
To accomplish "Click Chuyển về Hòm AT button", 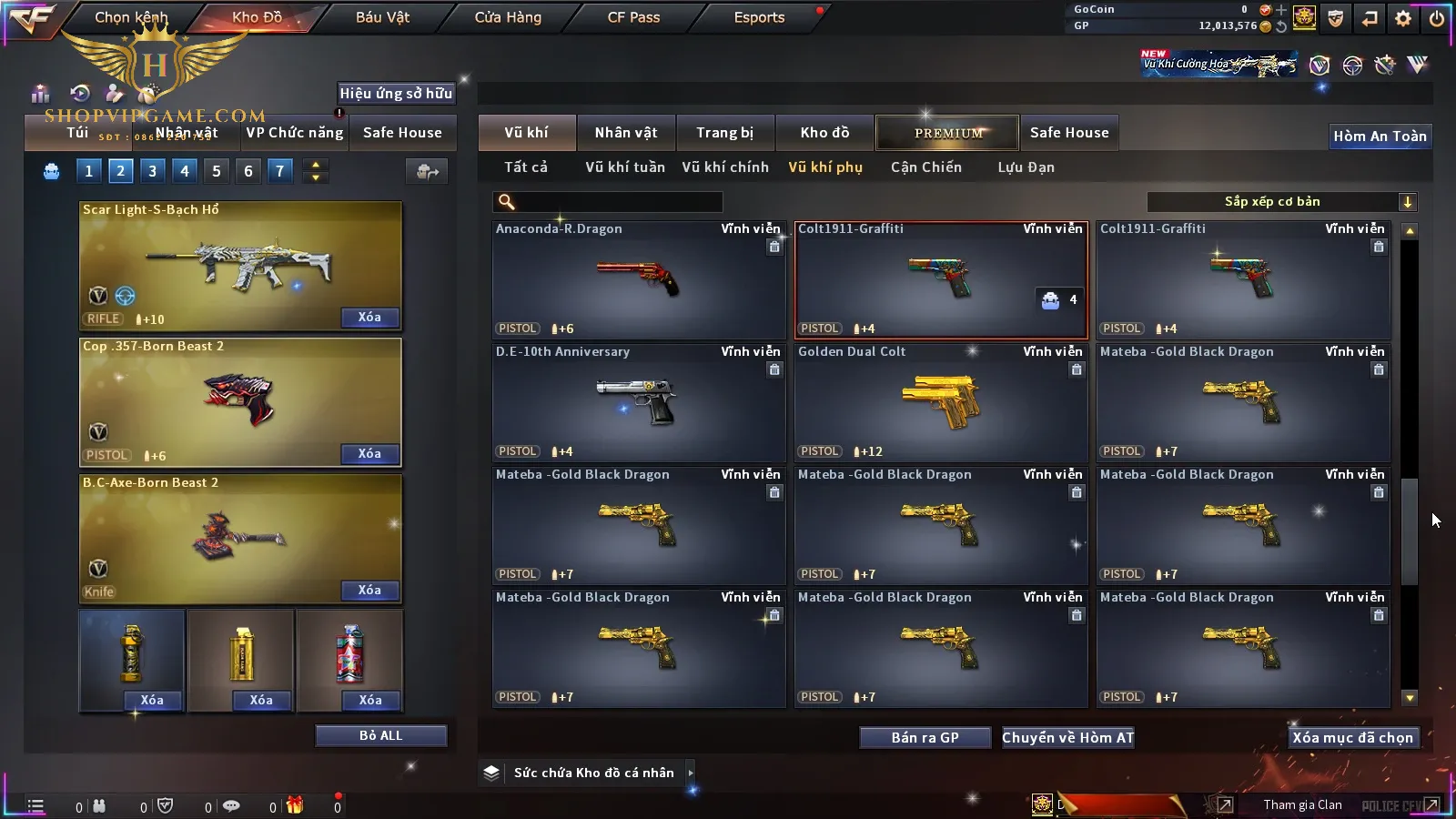I will coord(1067,737).
